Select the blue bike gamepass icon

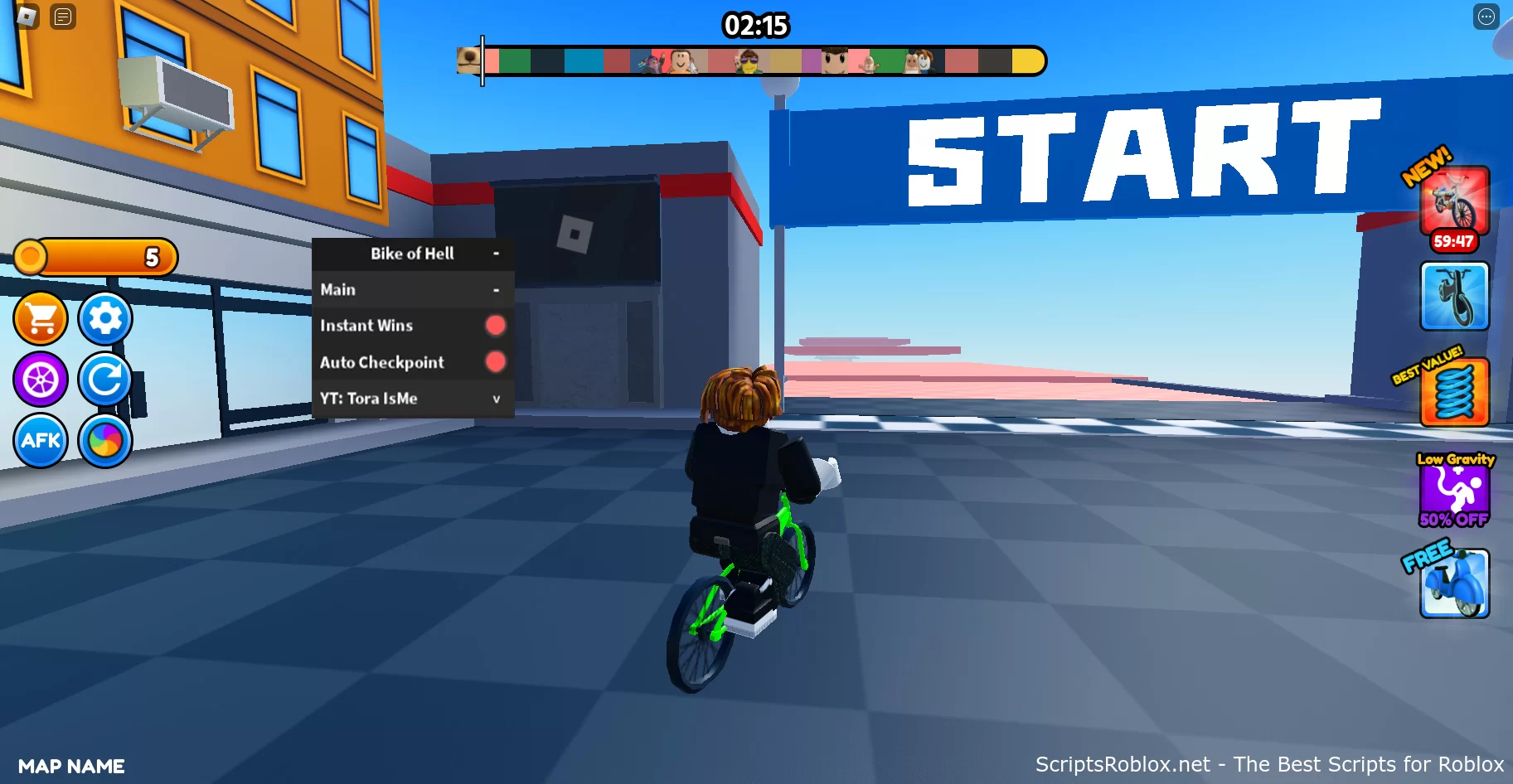[1453, 296]
